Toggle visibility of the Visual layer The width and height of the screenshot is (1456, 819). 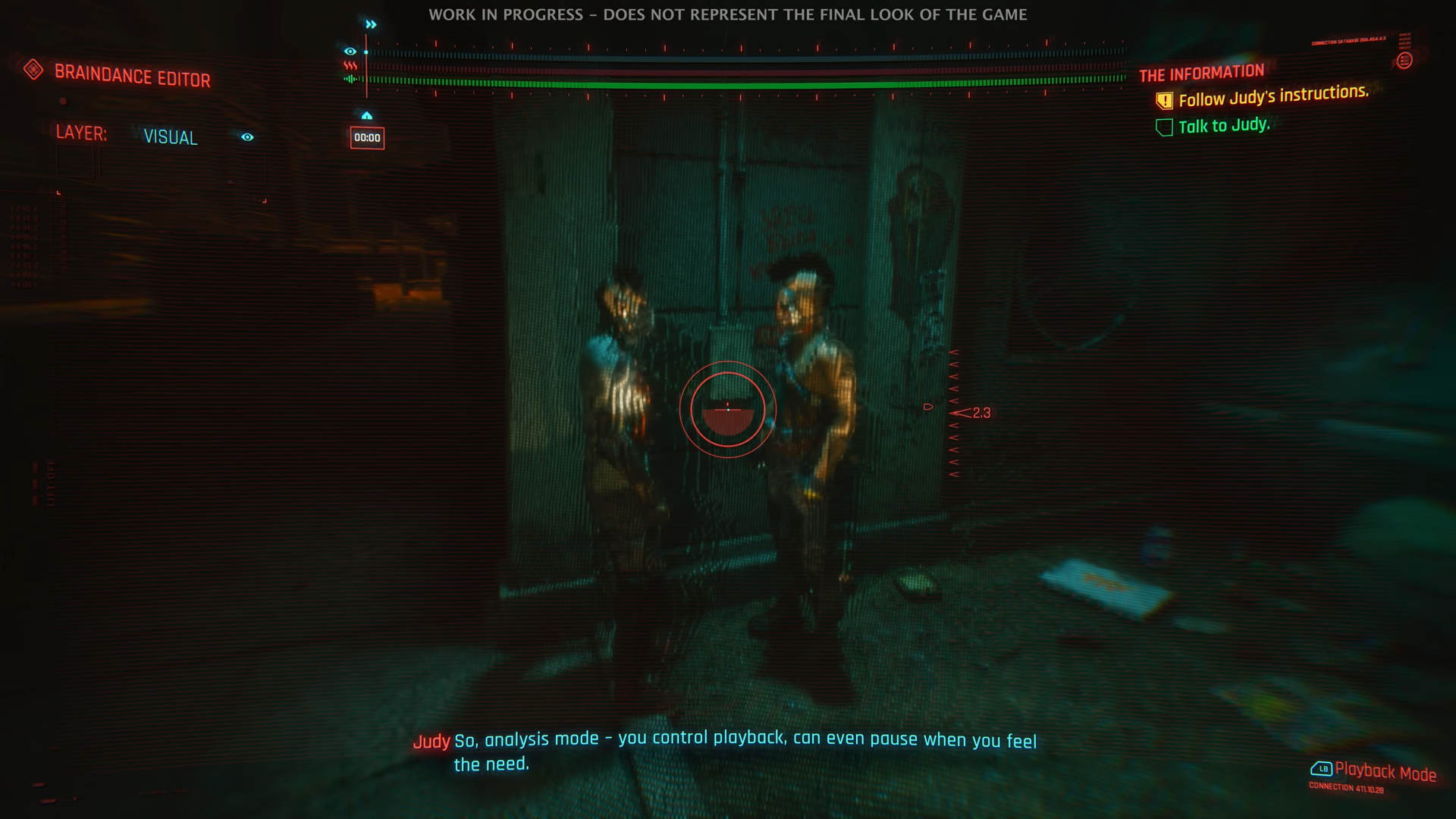click(x=247, y=137)
